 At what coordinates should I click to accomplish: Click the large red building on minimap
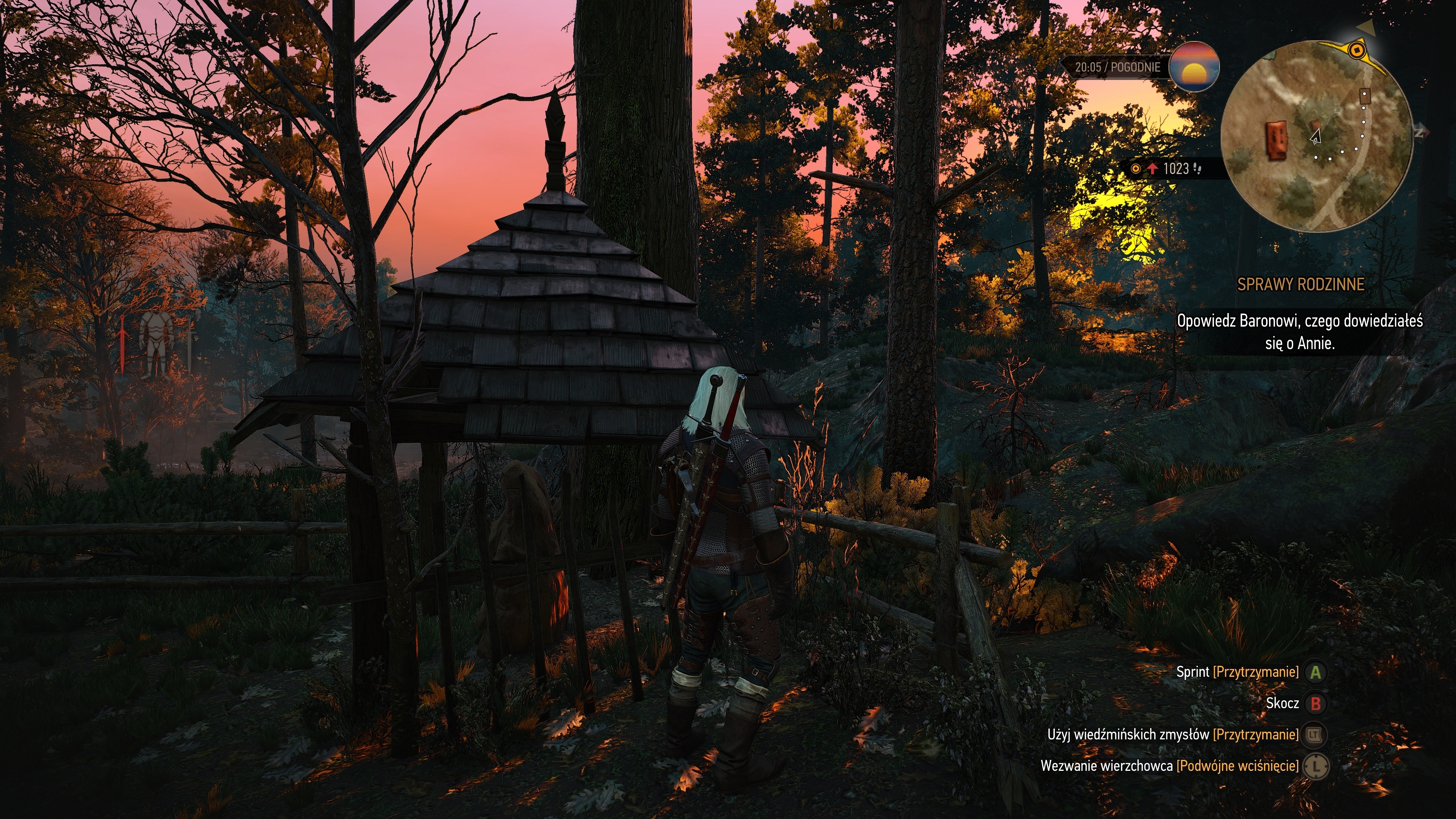(x=1276, y=140)
